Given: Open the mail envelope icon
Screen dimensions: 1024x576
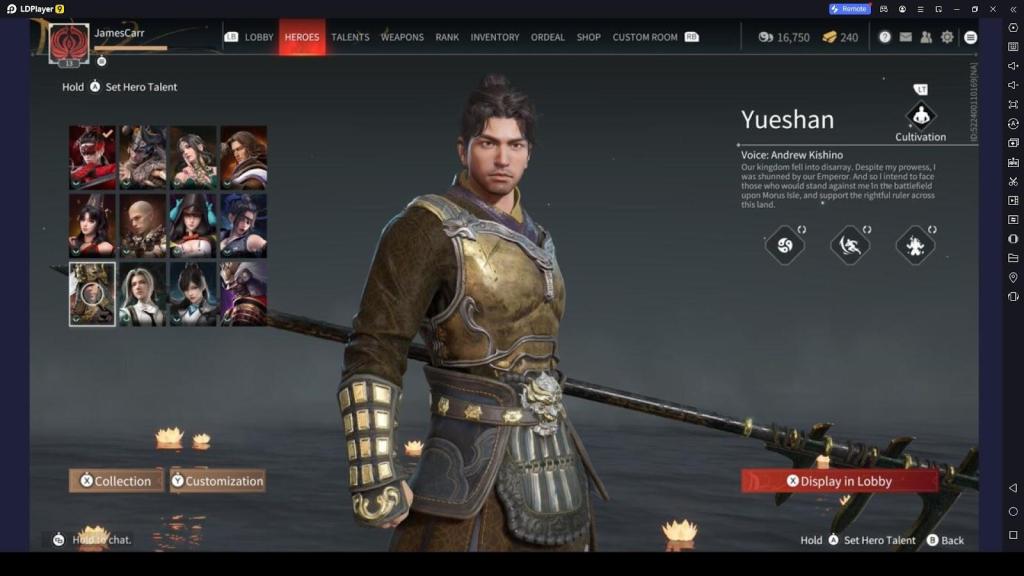Looking at the screenshot, I should [x=906, y=37].
